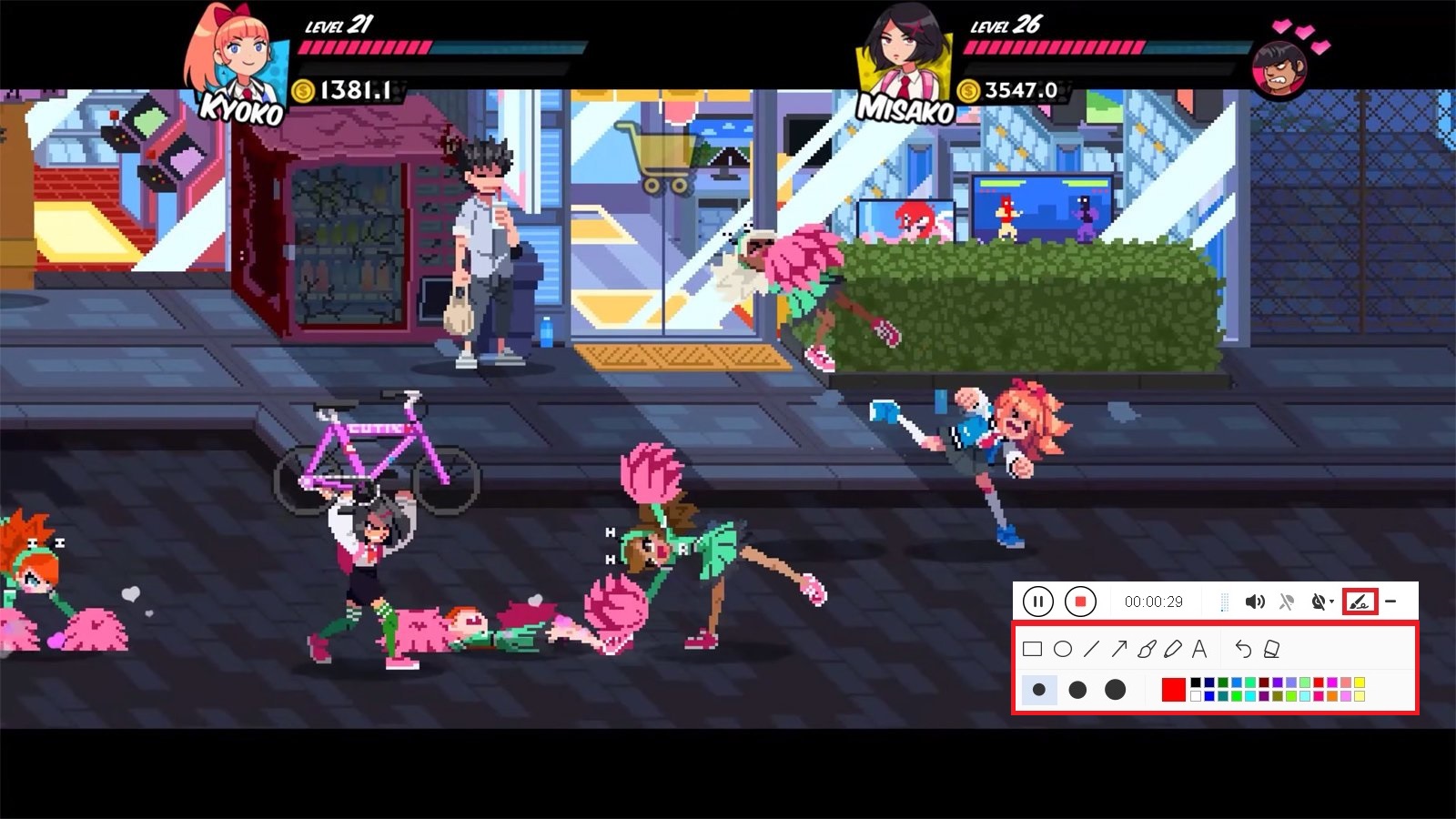The width and height of the screenshot is (1456, 819).
Task: Select the eraser tool
Action: (1270, 651)
